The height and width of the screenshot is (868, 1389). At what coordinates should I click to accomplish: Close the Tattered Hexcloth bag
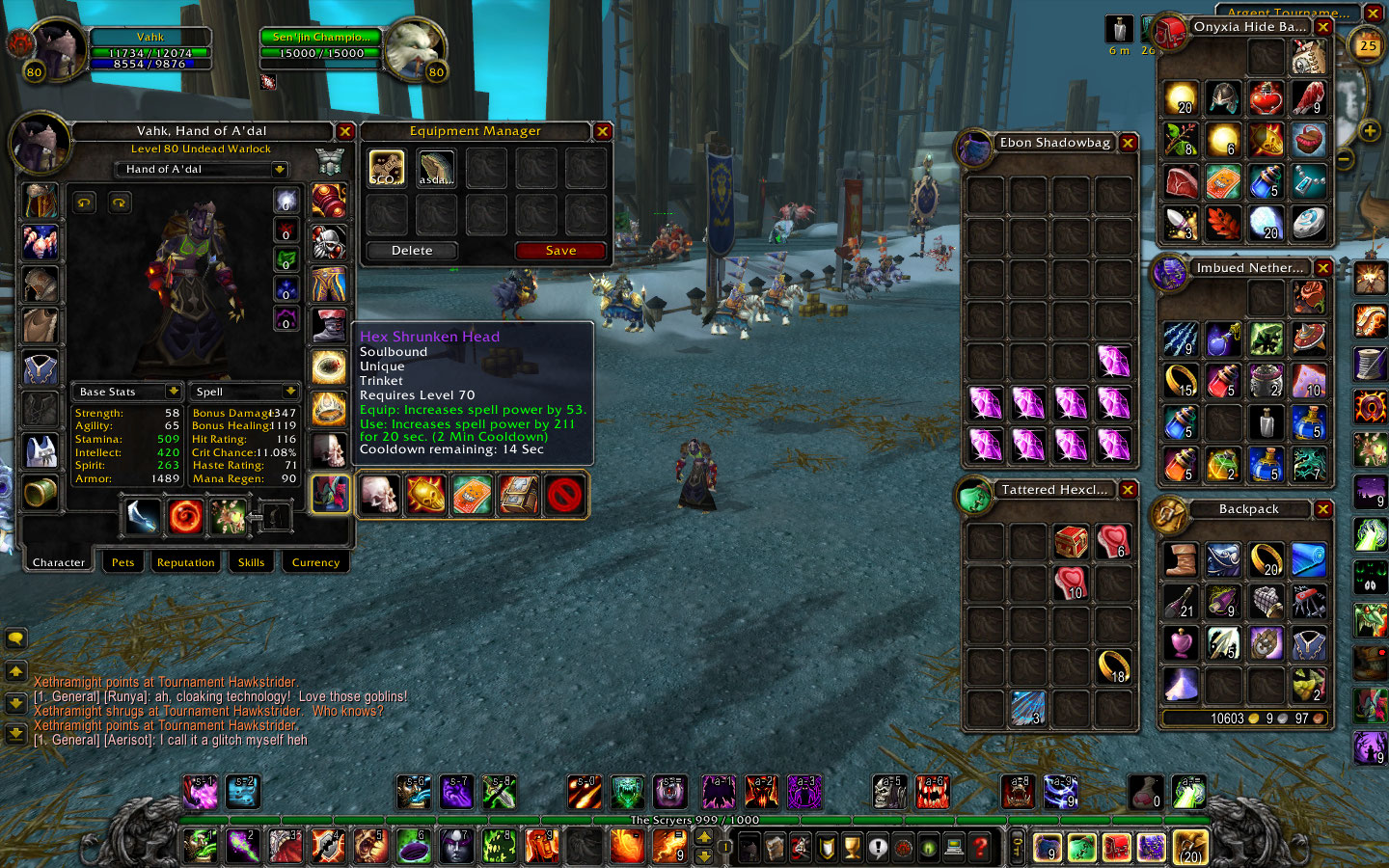coord(1128,490)
